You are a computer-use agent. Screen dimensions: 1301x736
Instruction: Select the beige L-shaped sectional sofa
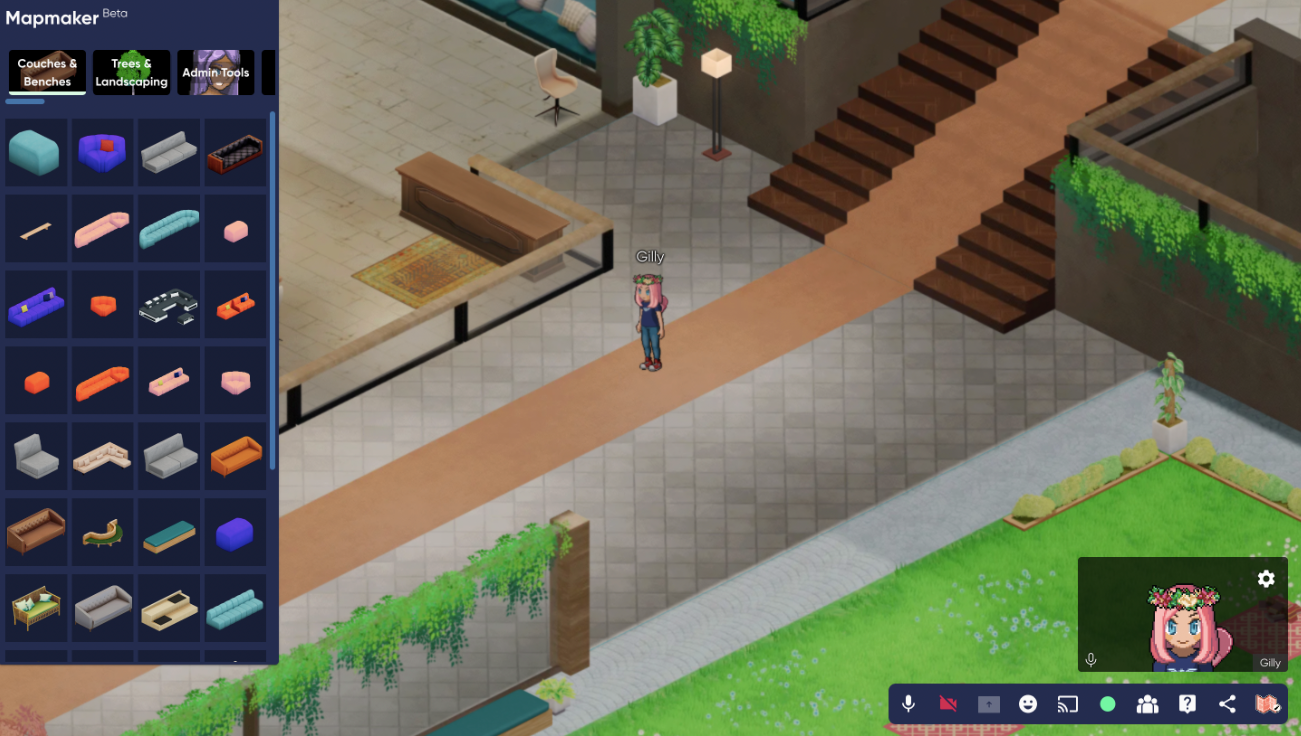(x=102, y=457)
